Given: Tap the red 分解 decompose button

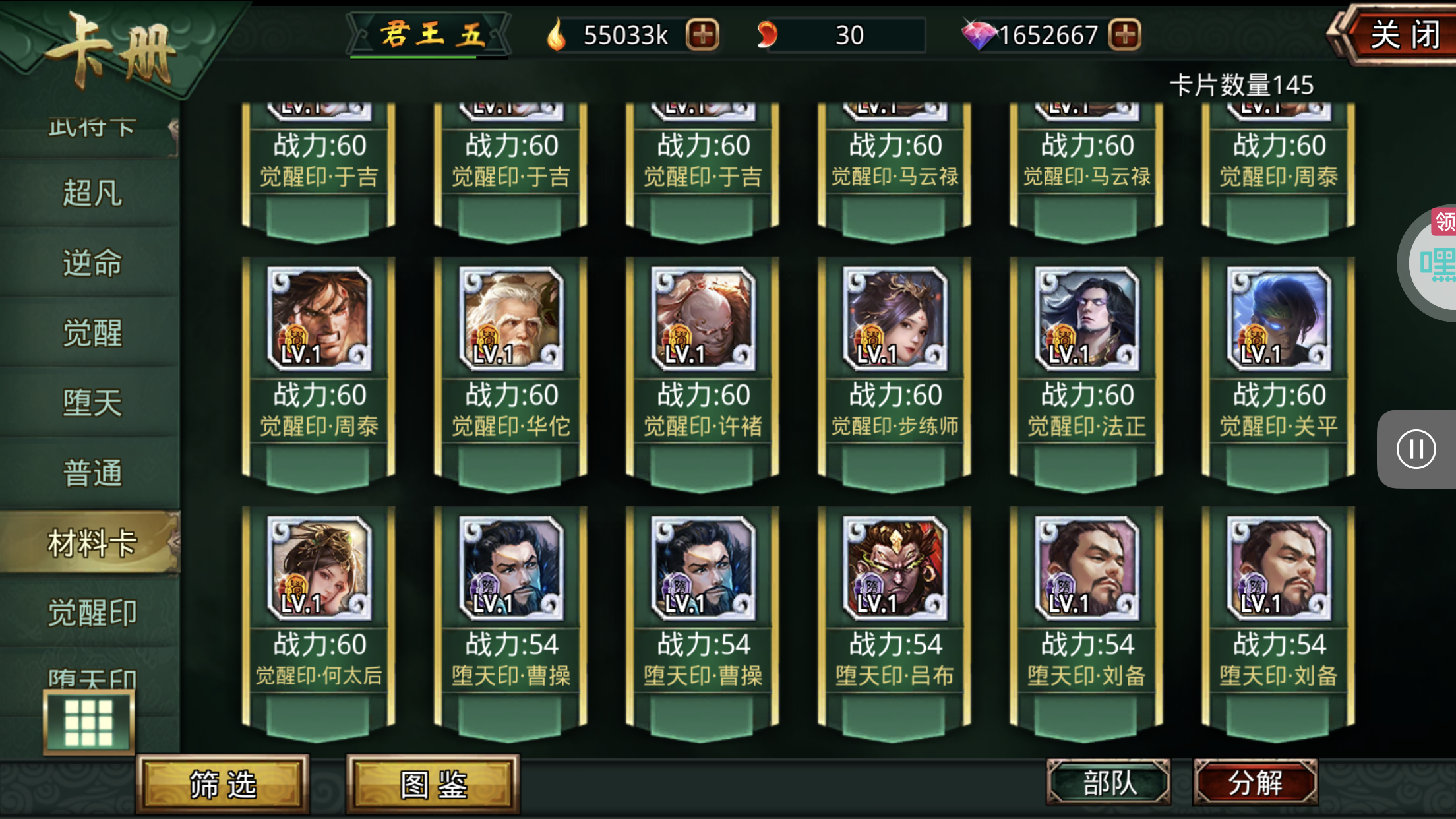Looking at the screenshot, I should pos(1255,783).
